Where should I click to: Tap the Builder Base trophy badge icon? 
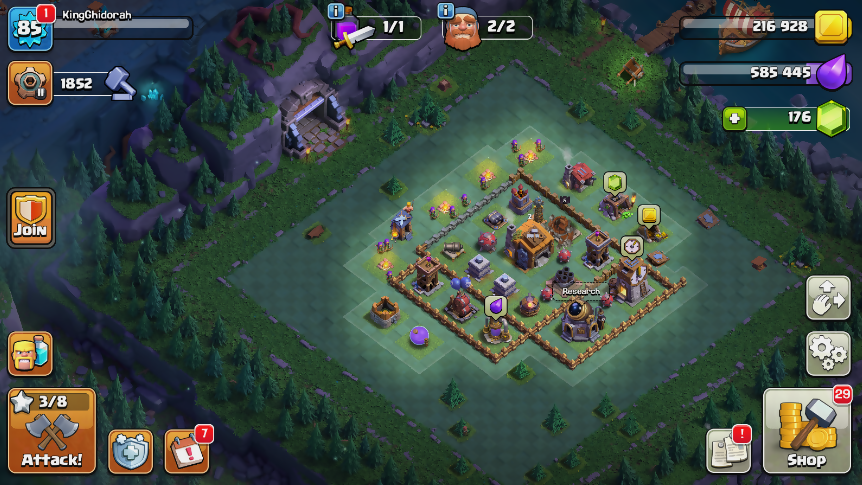point(30,83)
